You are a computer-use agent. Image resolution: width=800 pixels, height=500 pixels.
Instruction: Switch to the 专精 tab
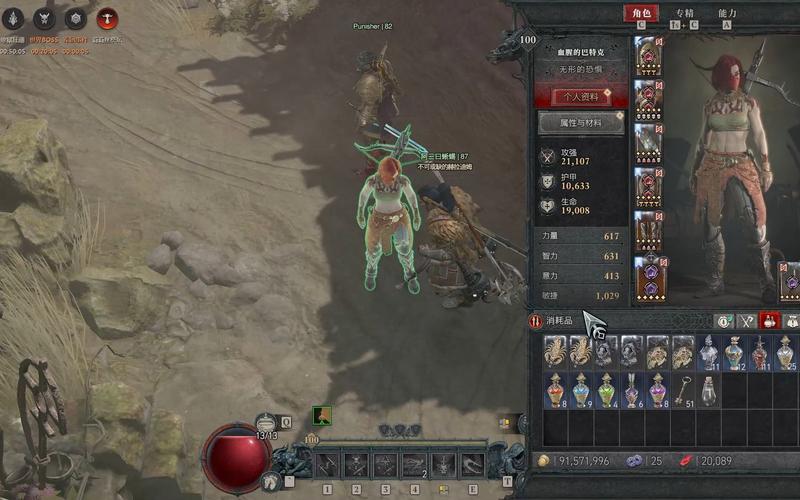click(685, 14)
